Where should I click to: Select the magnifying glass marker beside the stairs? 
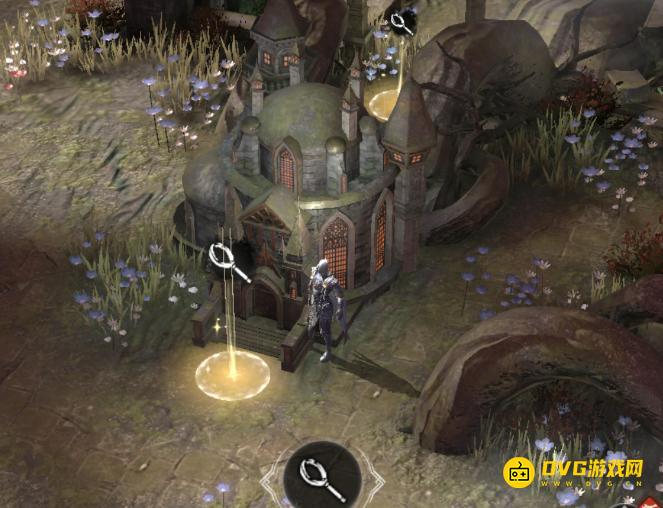tap(230, 263)
